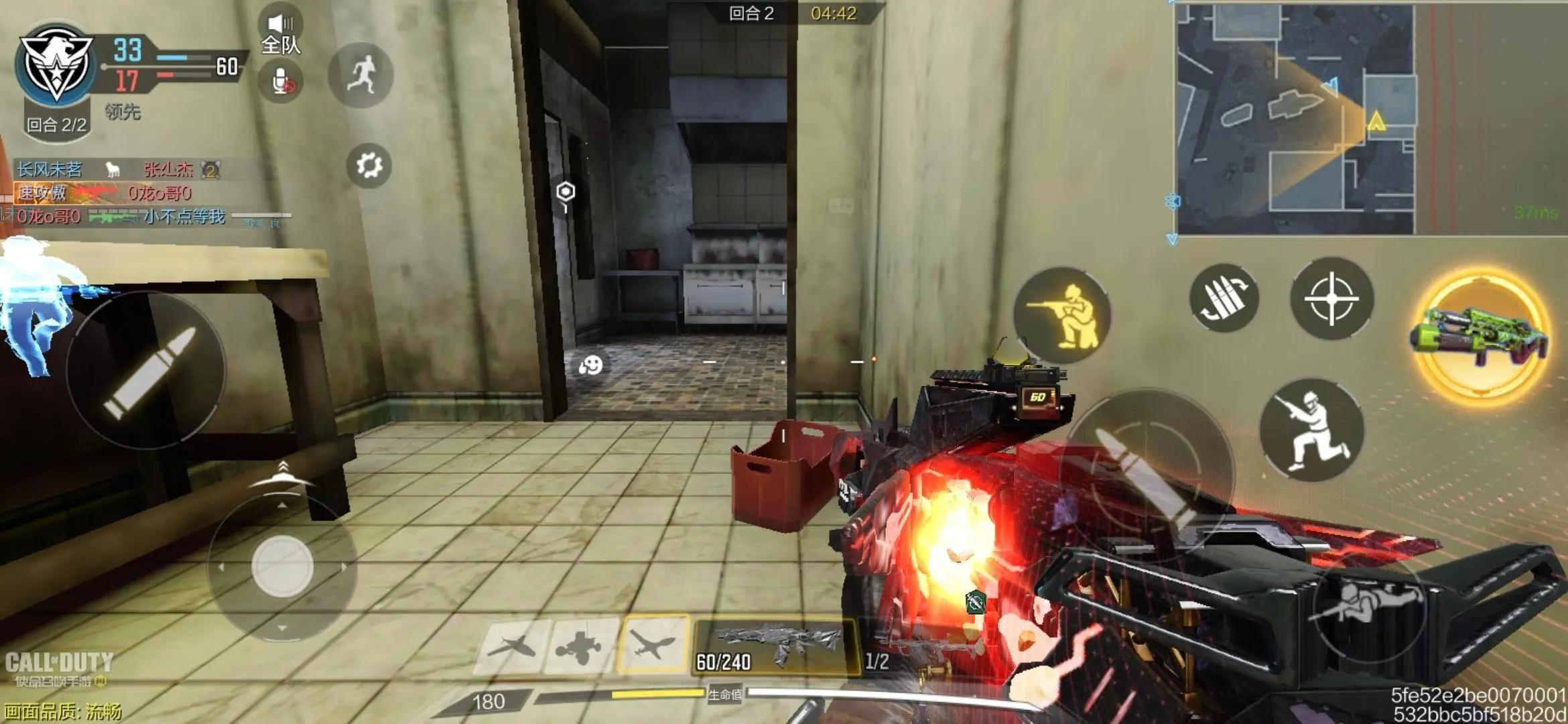Activate the middle drone scorestreak slot
The image size is (1568, 724).
coord(580,646)
